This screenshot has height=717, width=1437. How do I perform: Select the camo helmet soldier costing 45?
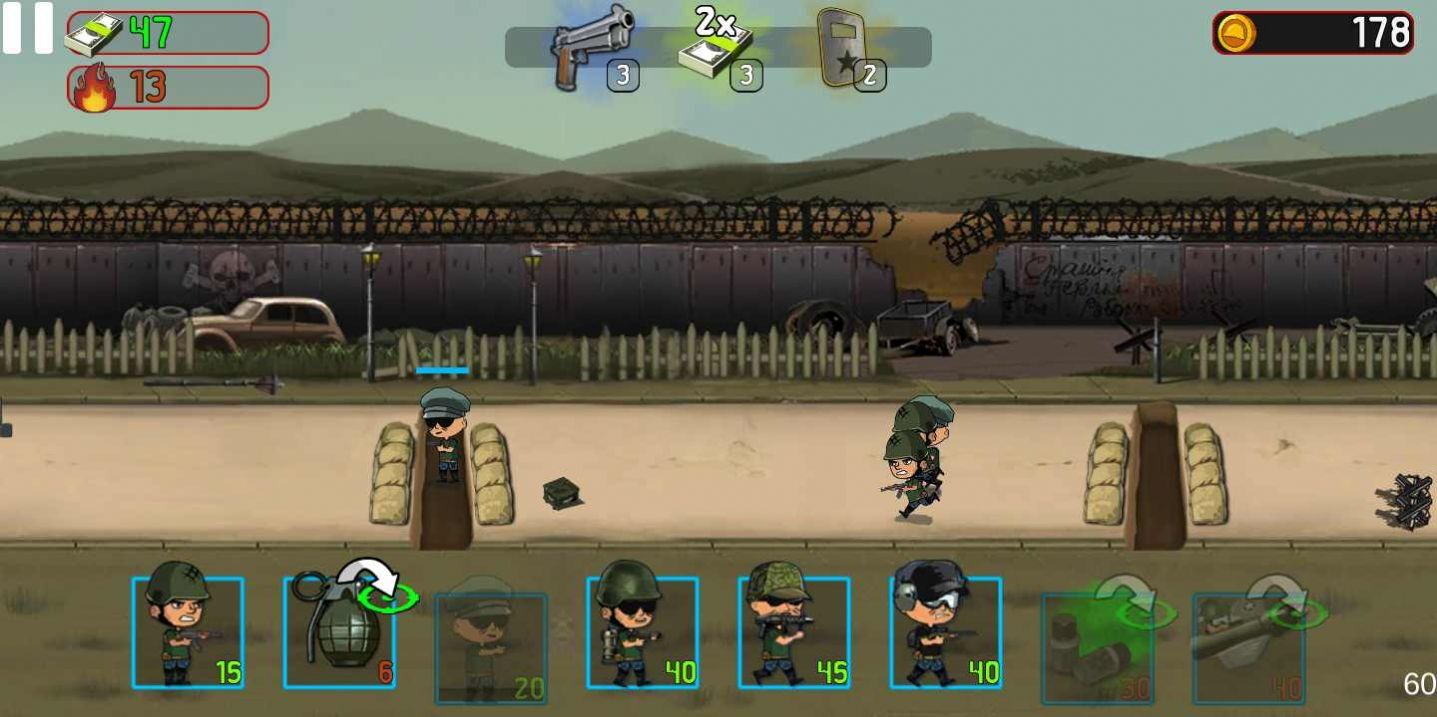(794, 632)
